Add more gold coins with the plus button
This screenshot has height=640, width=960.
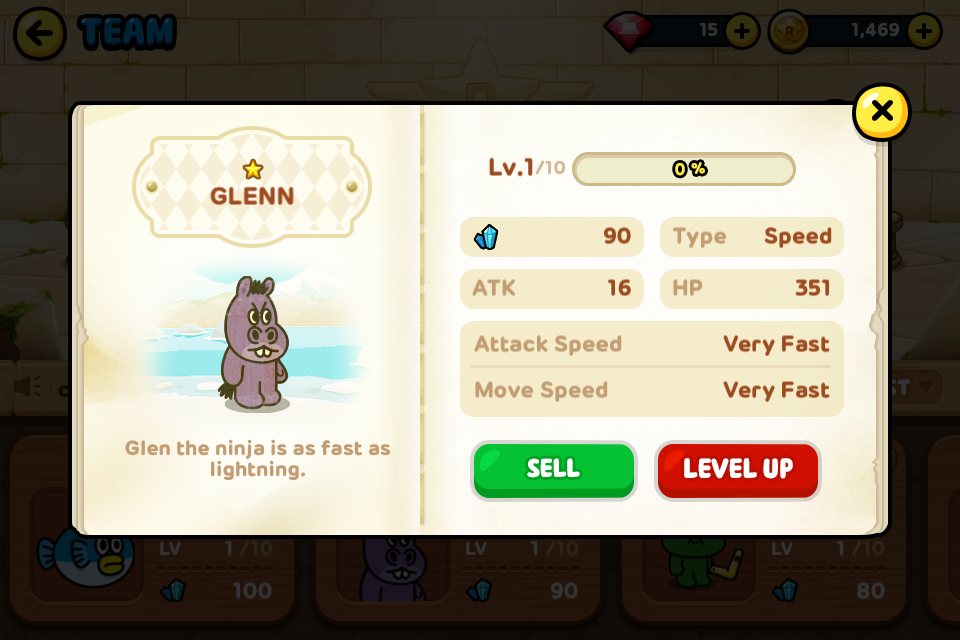tap(923, 31)
